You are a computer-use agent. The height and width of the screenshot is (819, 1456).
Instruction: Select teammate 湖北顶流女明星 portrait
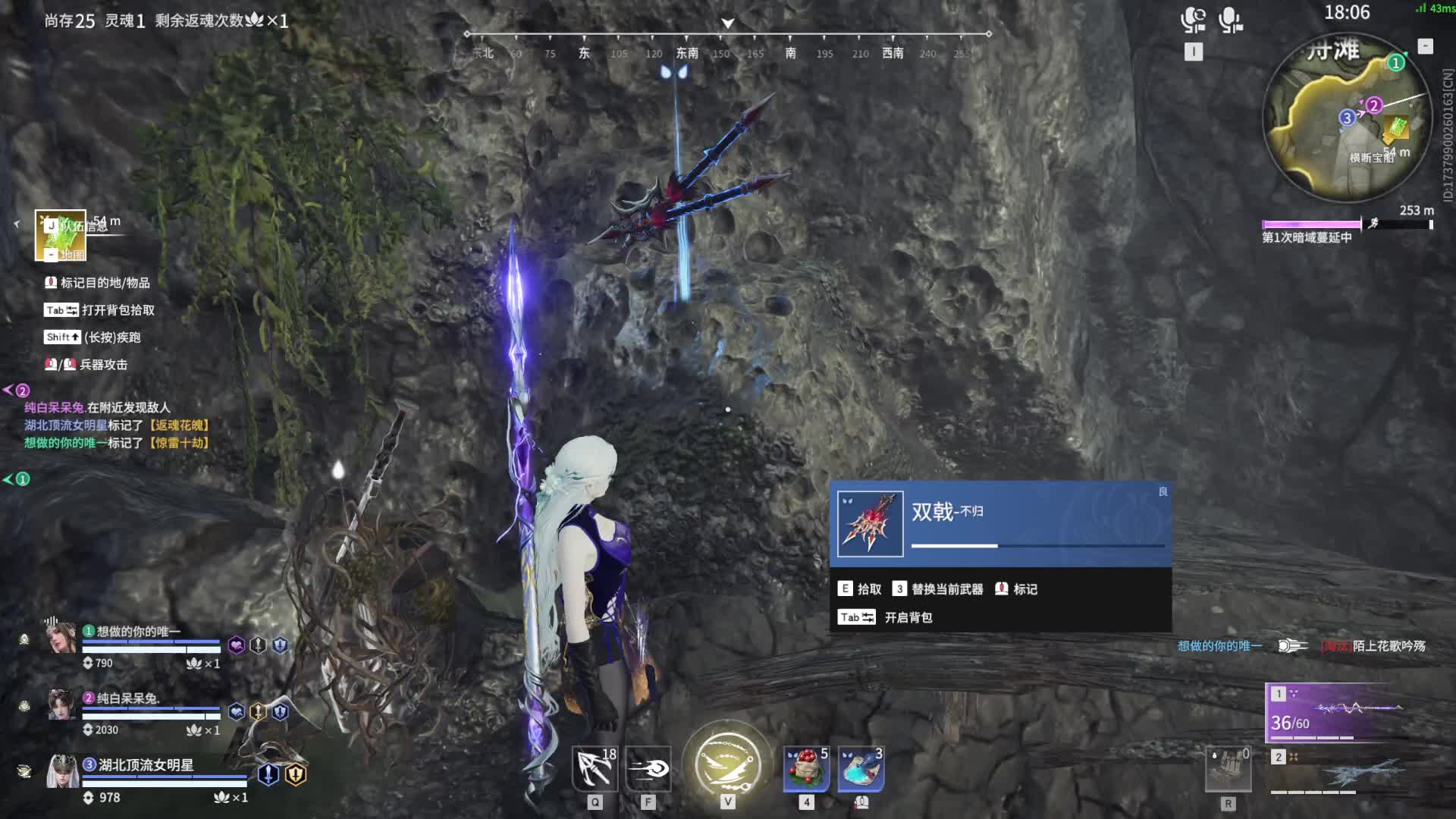[x=61, y=772]
